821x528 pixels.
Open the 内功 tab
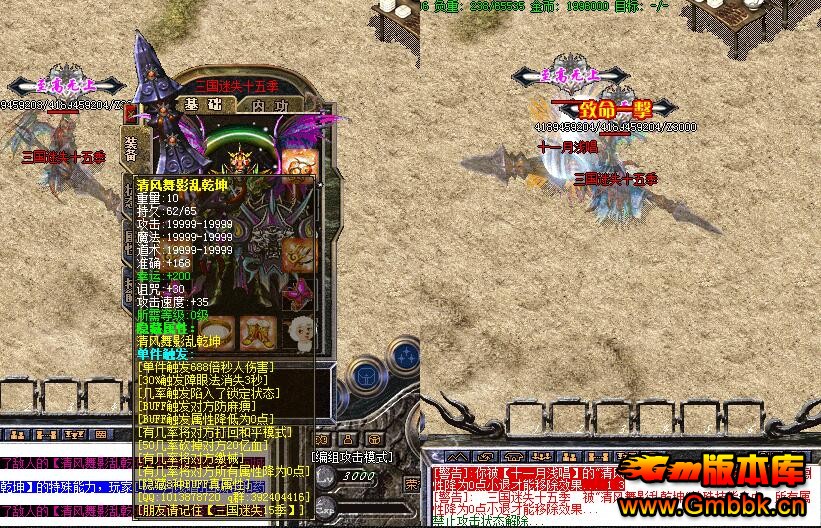[x=270, y=104]
